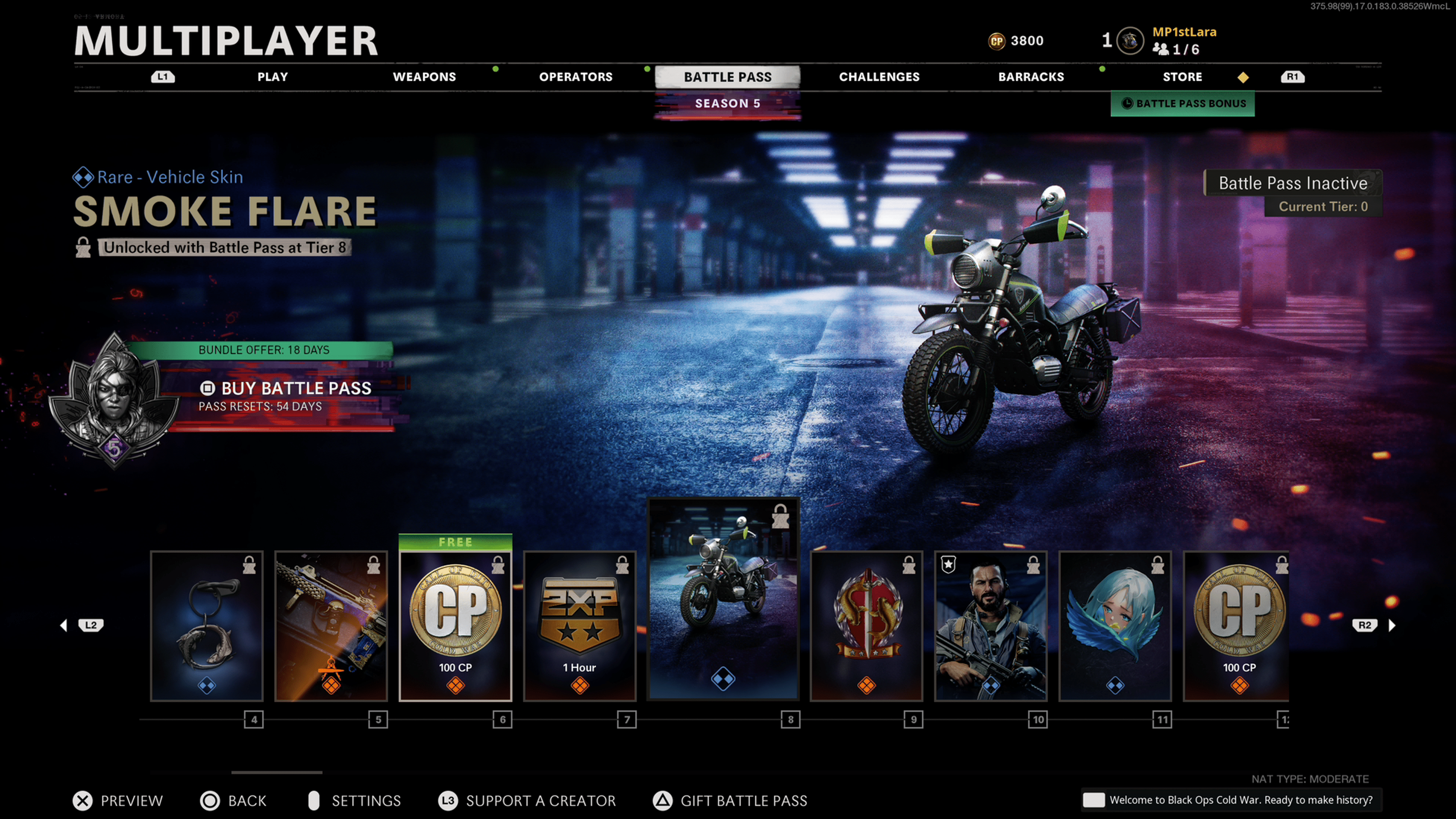The image size is (1456, 819).
Task: Select the tier 4 fish keychain charm
Action: point(207,626)
